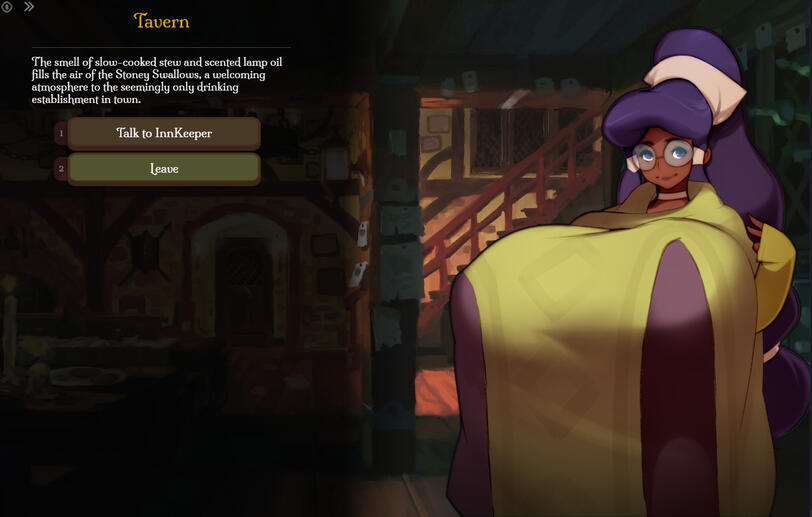
Task: Choose the Leave option
Action: [164, 169]
